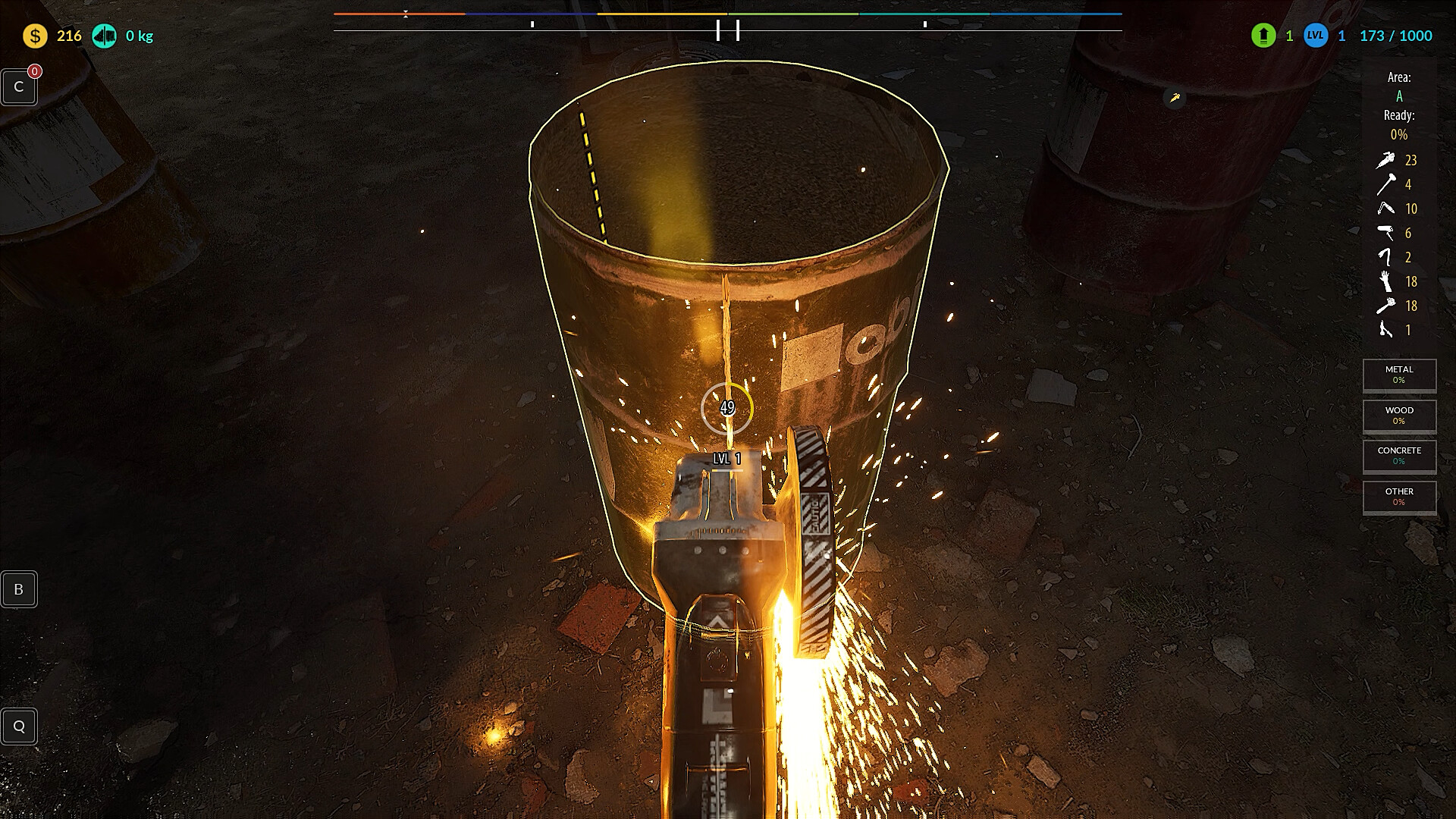Click the blue LVL badge in the corner

coord(1317,36)
